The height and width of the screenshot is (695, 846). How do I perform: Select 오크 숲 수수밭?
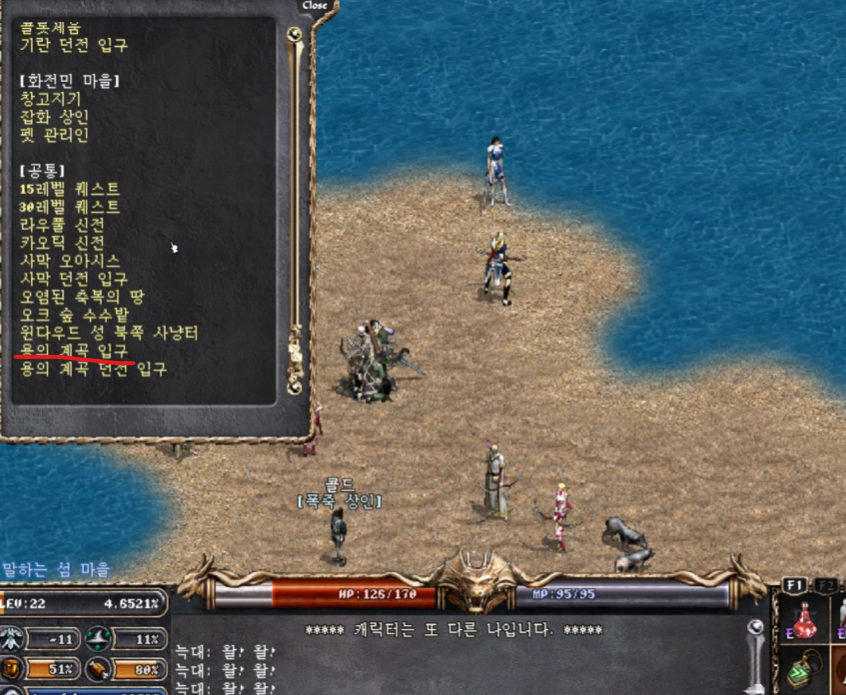(x=72, y=315)
